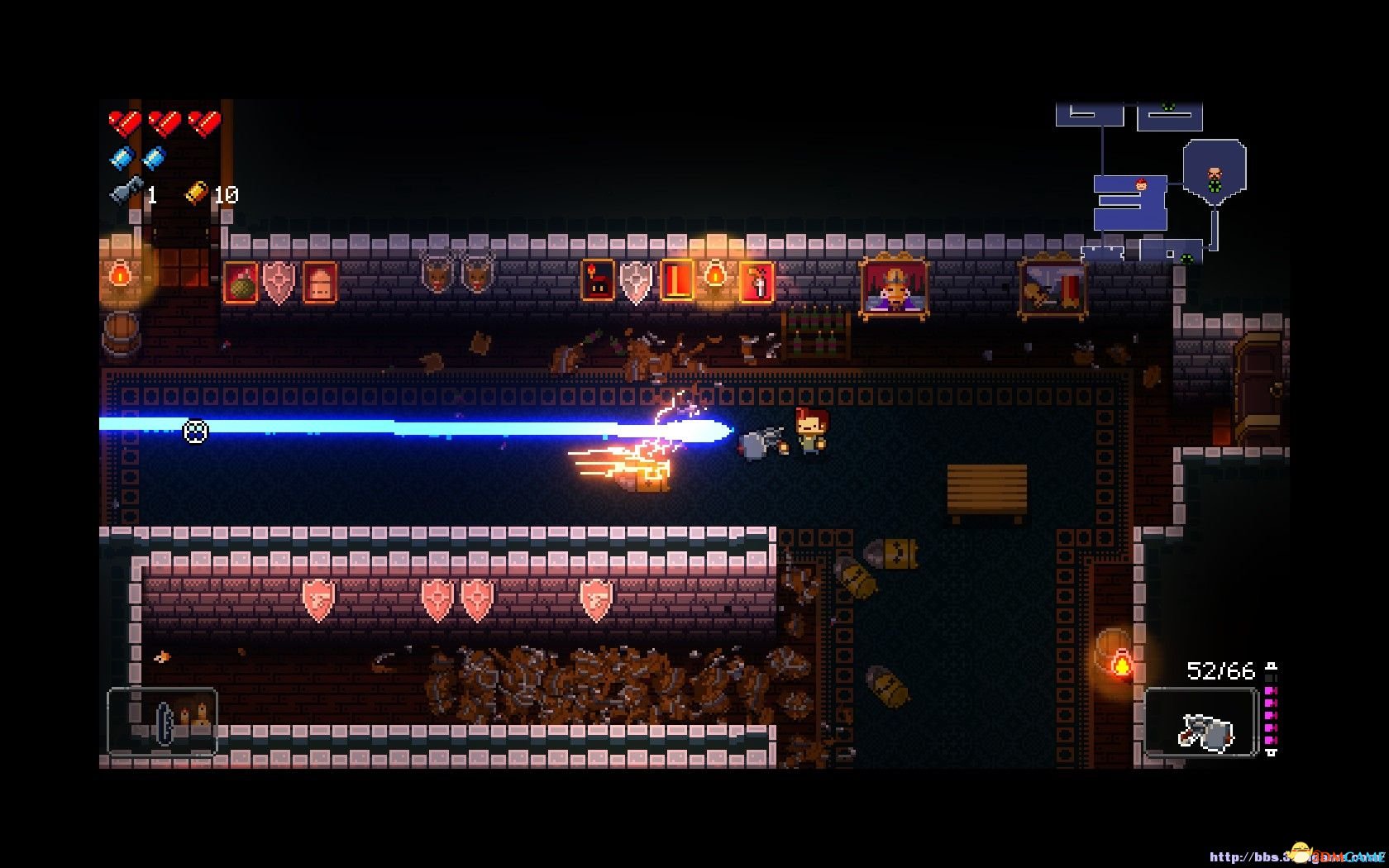The image size is (1389, 868).
Task: Click the blank ammo icon
Action: pyautogui.click(x=122, y=158)
